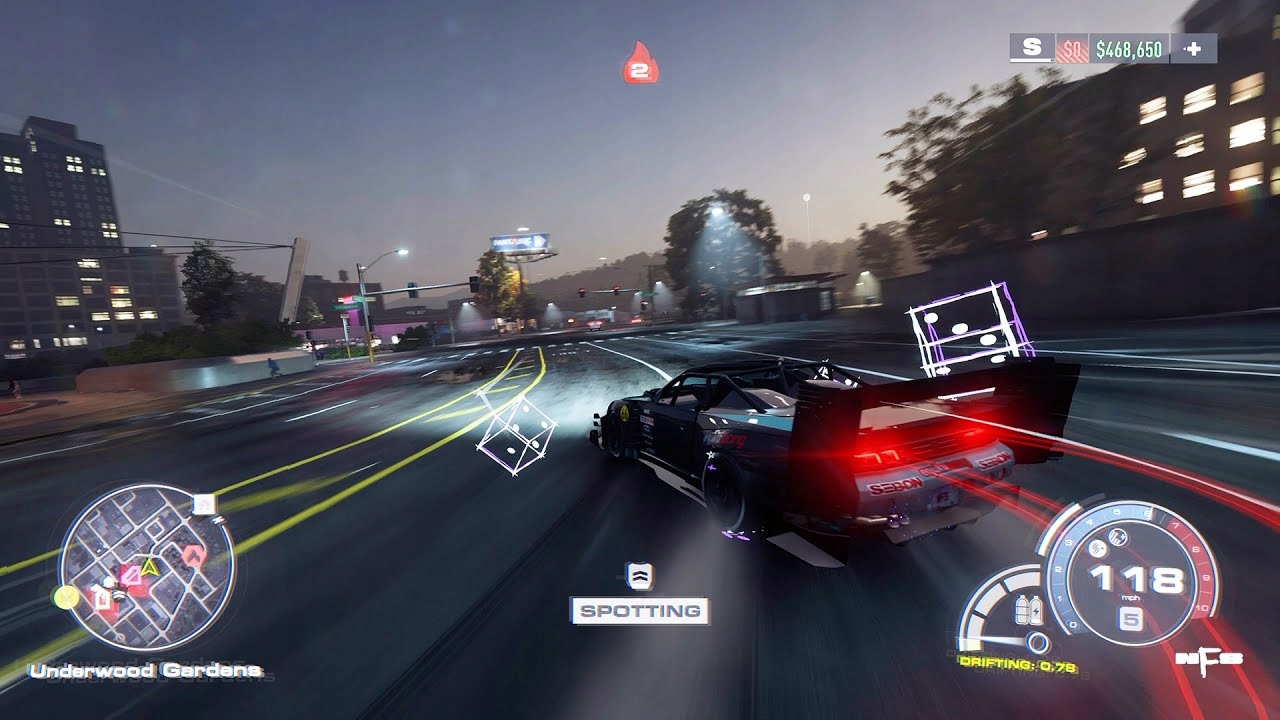The width and height of the screenshot is (1280, 720).
Task: Click the gas station marker on the minimap
Action: tap(102, 598)
